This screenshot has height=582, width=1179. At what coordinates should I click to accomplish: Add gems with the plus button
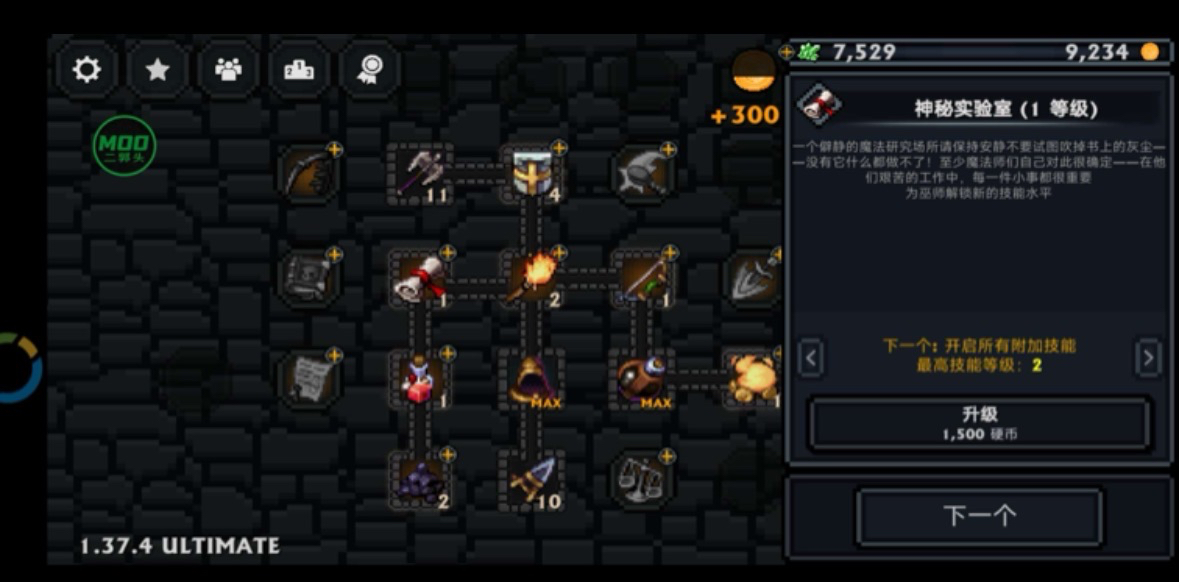(x=787, y=52)
